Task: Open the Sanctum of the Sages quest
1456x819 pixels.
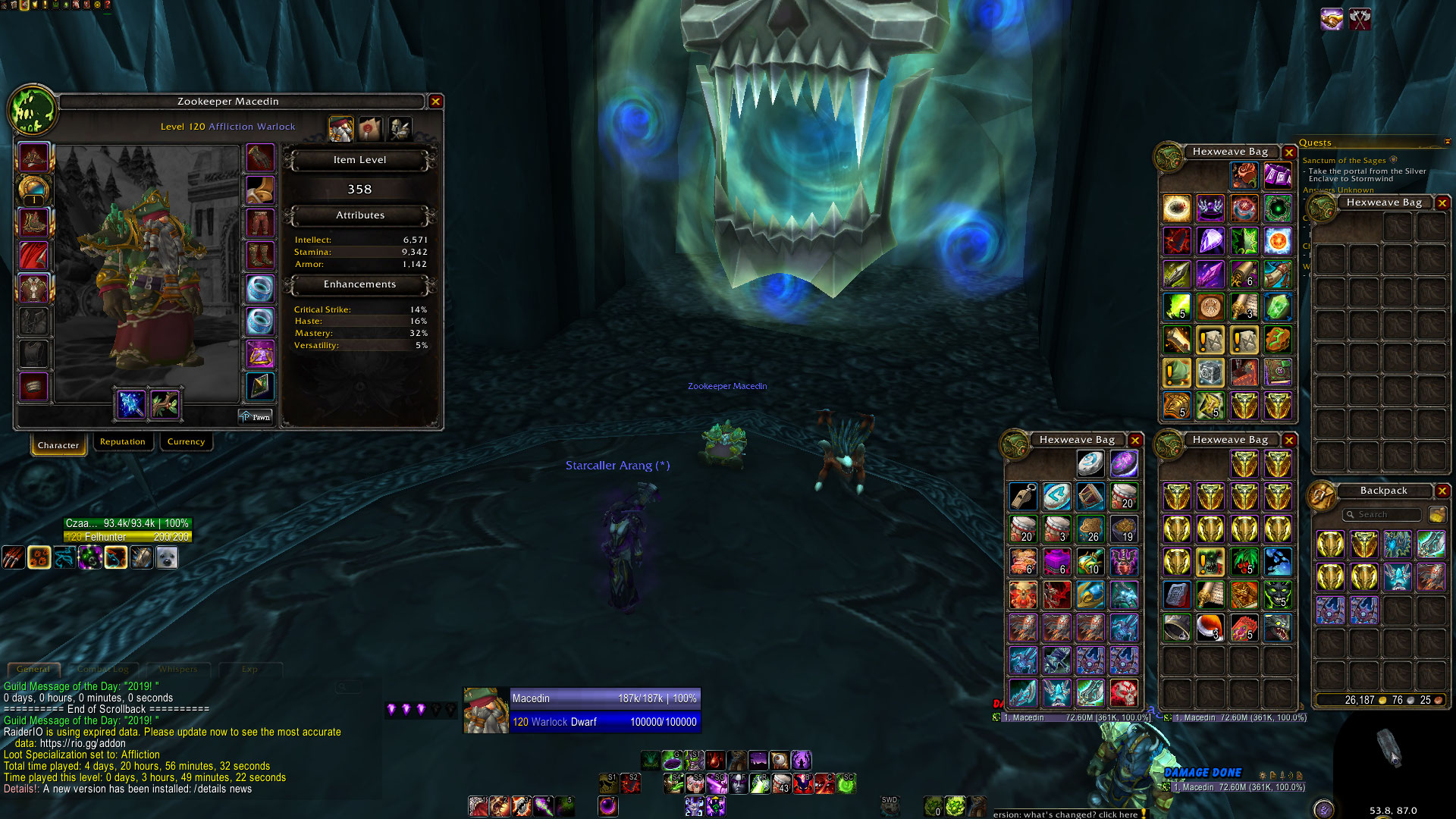Action: click(x=1344, y=161)
